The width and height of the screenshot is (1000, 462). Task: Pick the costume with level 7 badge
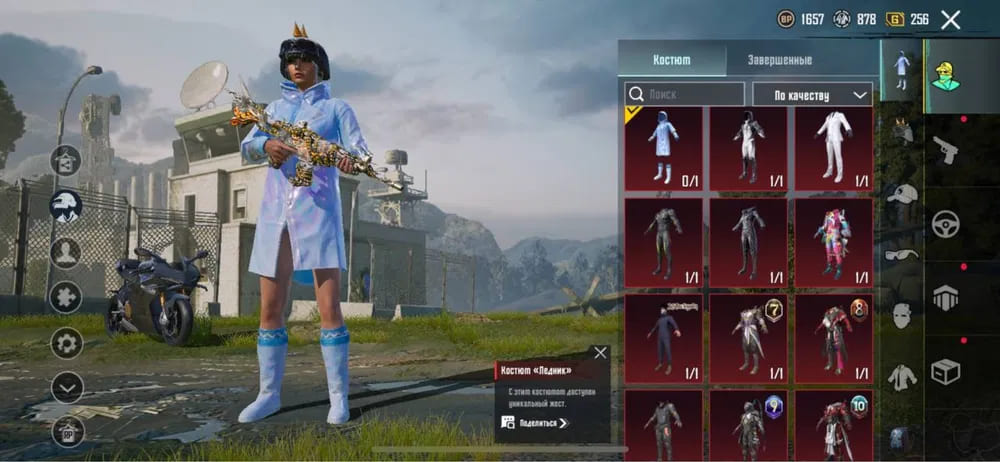[x=749, y=334]
